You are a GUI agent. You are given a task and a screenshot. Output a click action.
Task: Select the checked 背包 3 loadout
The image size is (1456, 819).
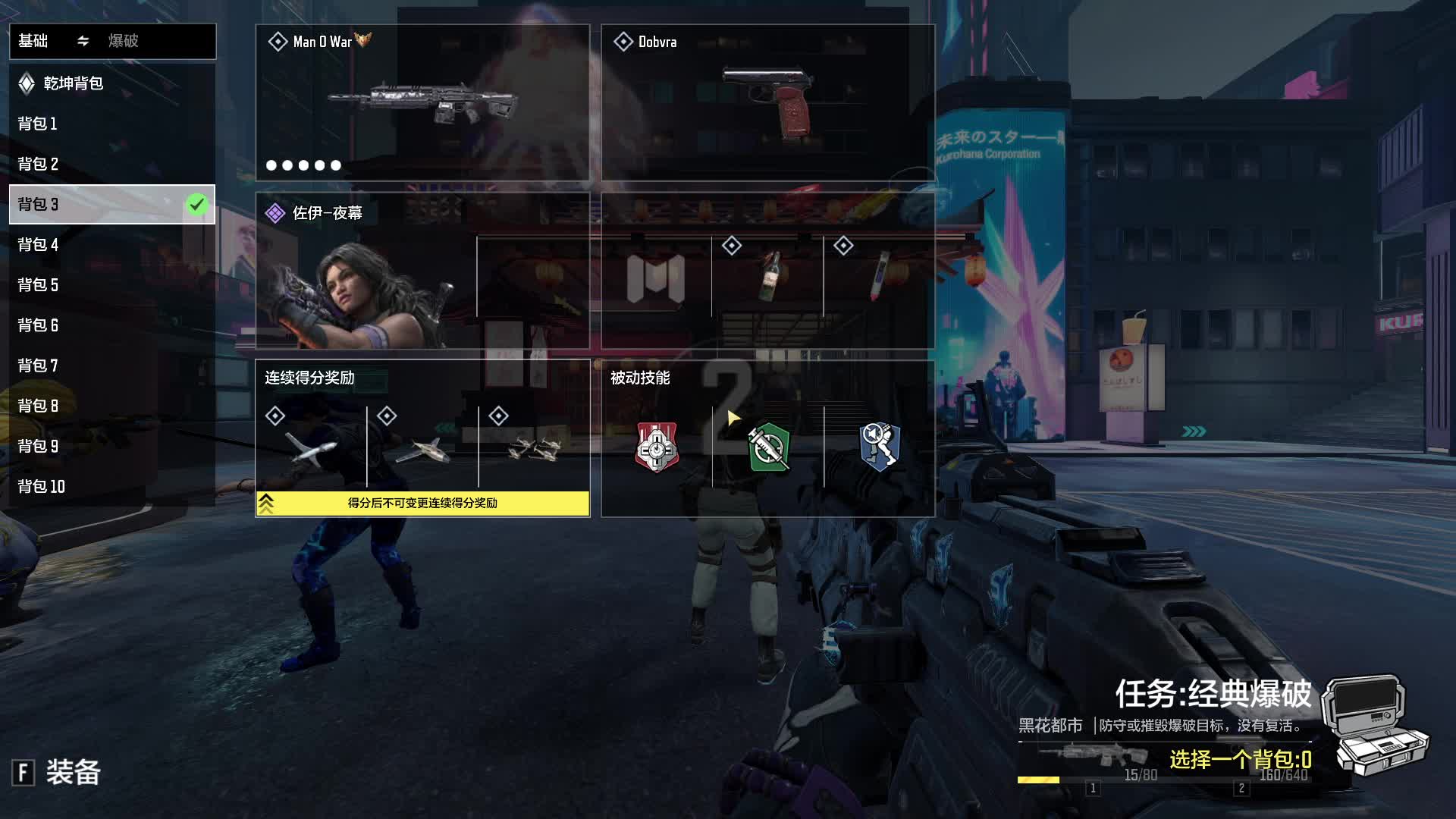pyautogui.click(x=111, y=204)
